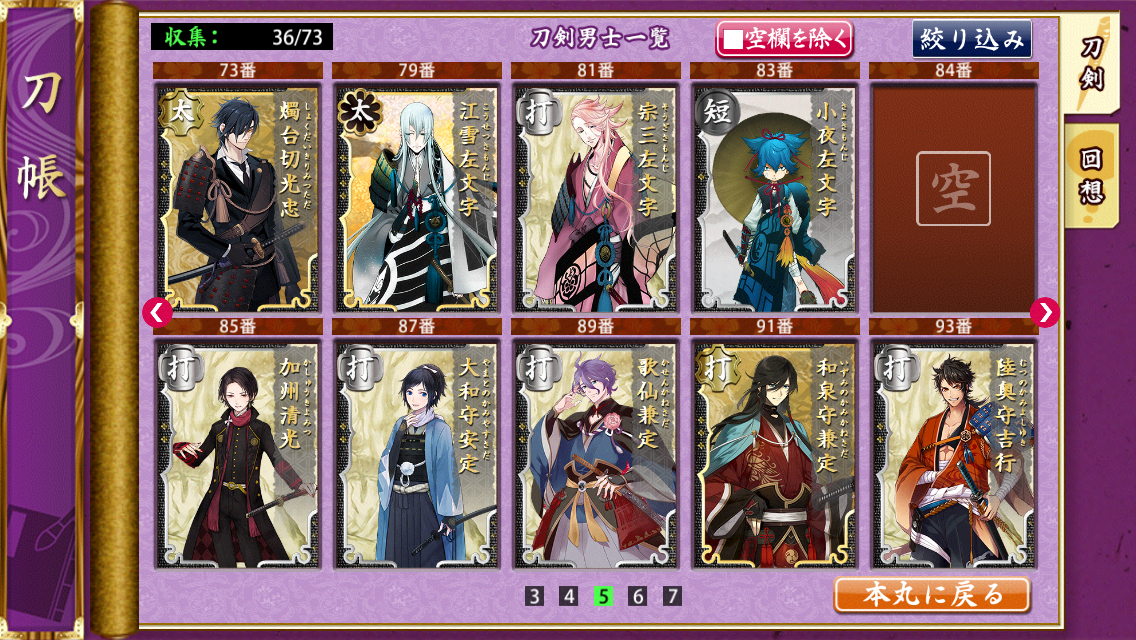Screen dimensions: 1136x640
Task: Open the 陸奥守吉行 card
Action: [x=954, y=454]
